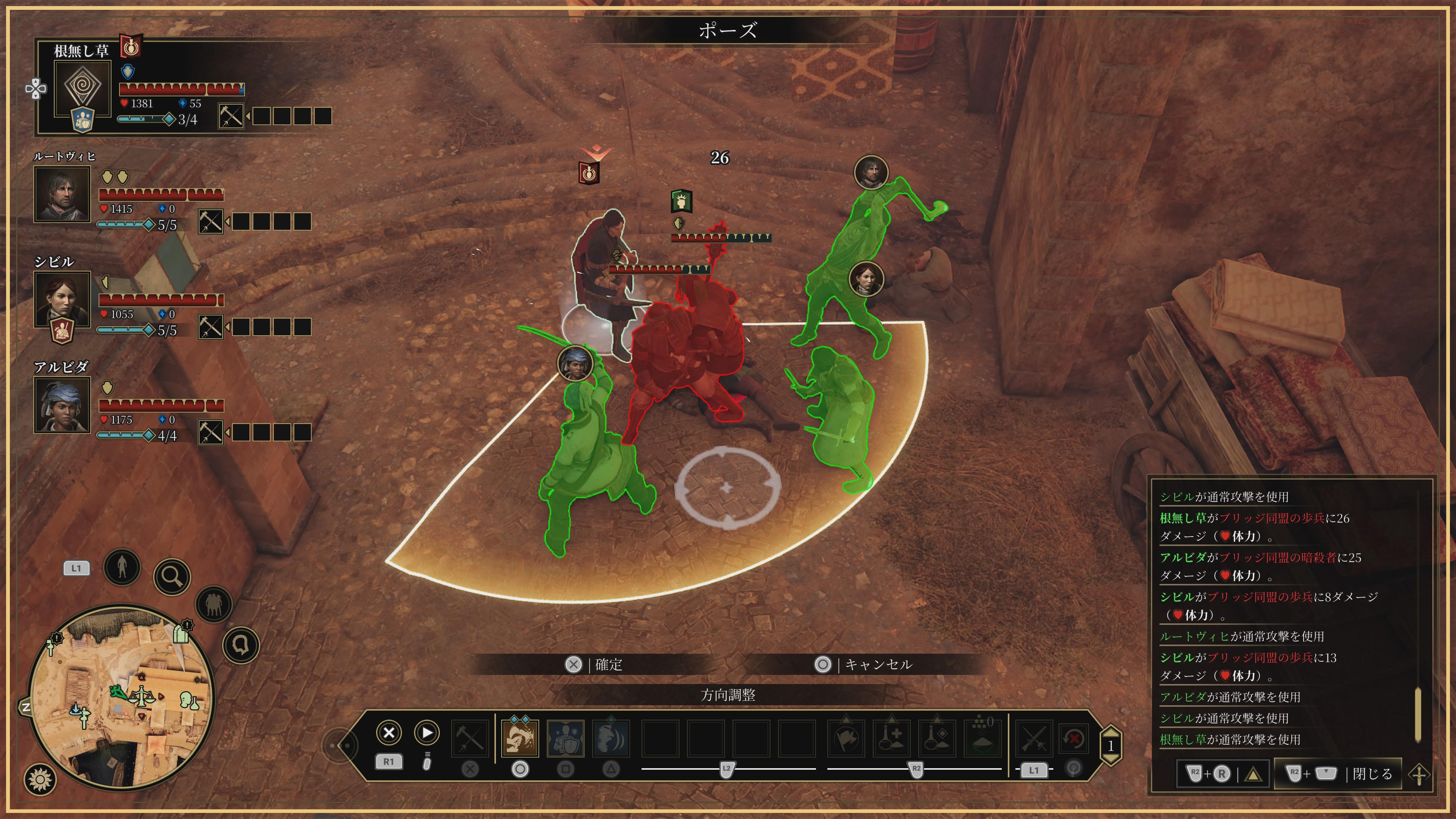Viewport: 1456px width, 819px height.
Task: Select ルートヴィヒ's party portrait
Action: click(x=62, y=193)
